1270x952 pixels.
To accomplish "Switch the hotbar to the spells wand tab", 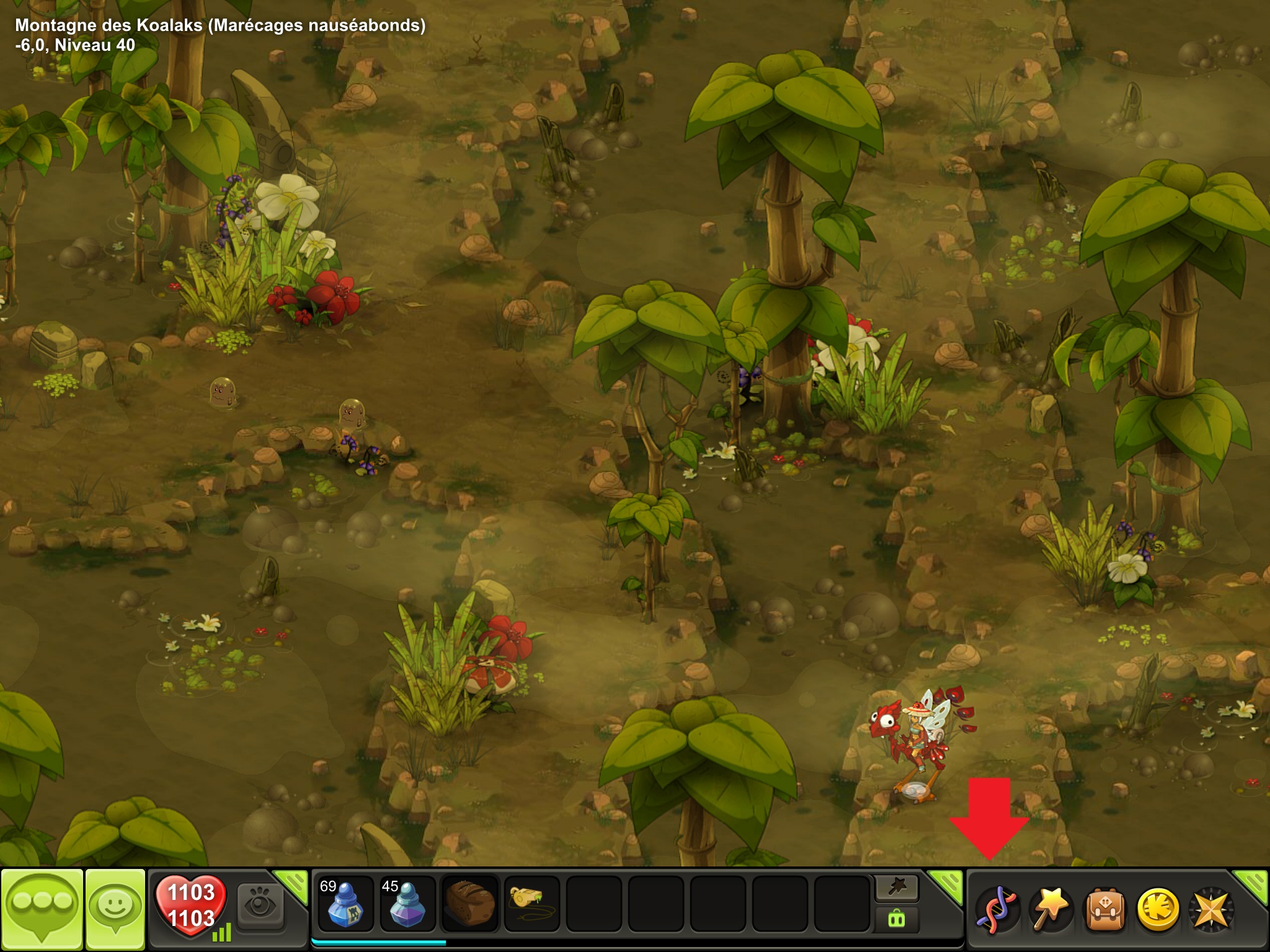I will point(897,889).
